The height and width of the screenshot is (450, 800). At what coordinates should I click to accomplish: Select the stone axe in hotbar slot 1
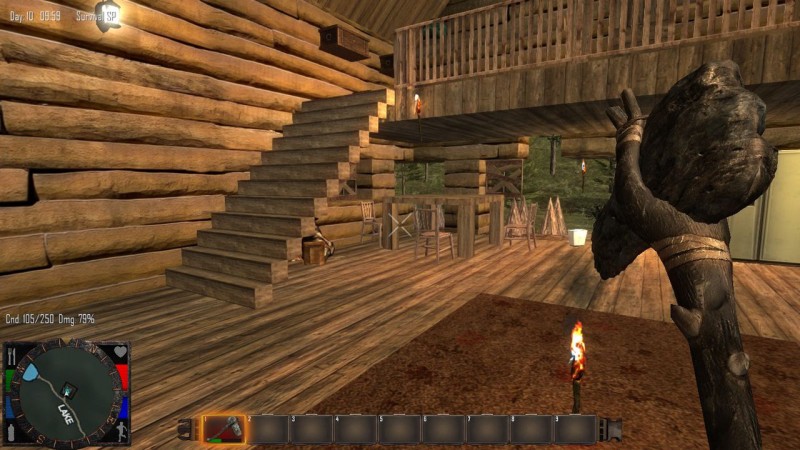point(223,429)
